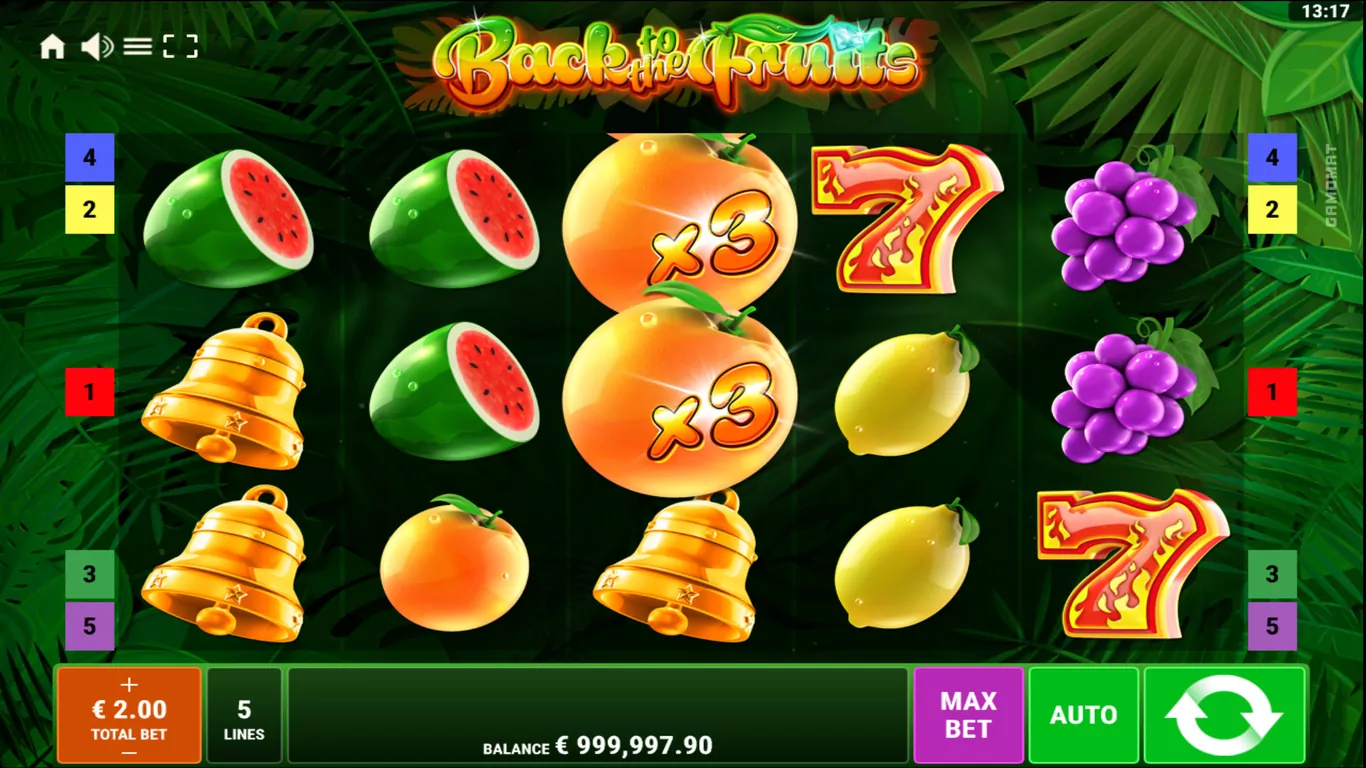Decrease total bet with minus sign
Viewport: 1366px width, 768px height.
pyautogui.click(x=129, y=751)
